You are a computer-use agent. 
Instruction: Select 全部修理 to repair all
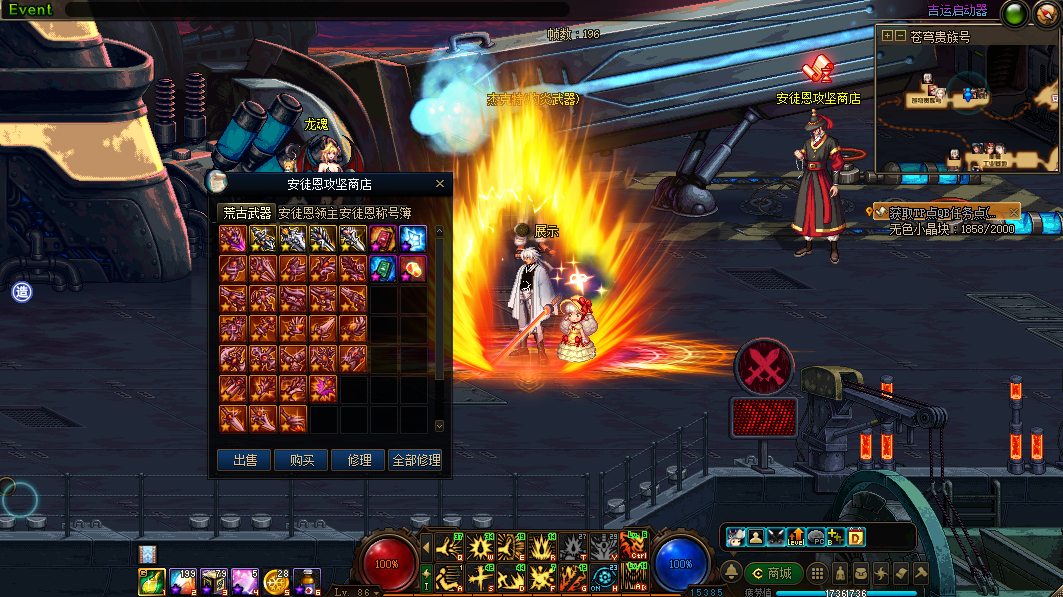(x=416, y=460)
